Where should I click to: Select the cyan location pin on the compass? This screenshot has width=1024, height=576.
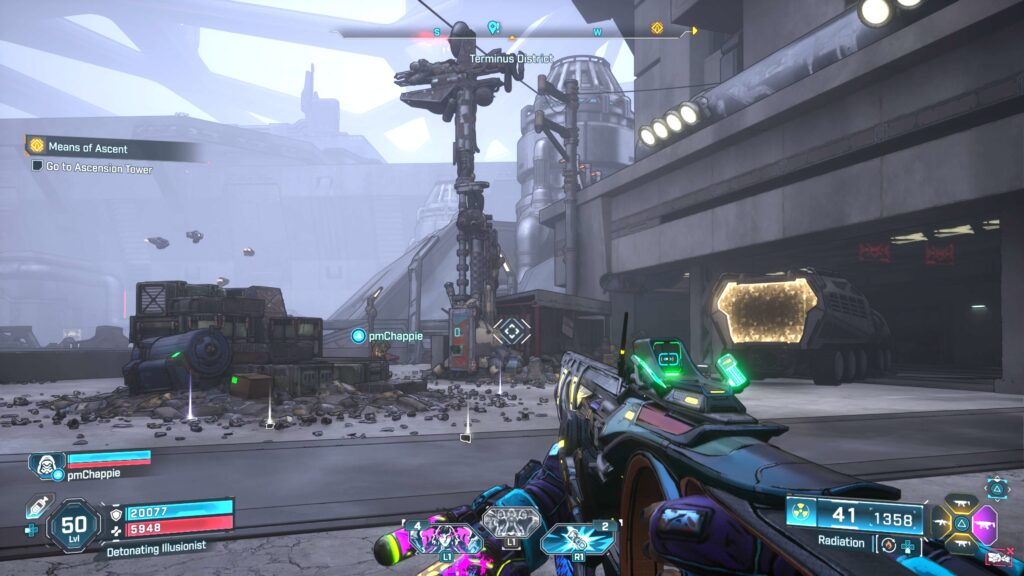pos(492,27)
